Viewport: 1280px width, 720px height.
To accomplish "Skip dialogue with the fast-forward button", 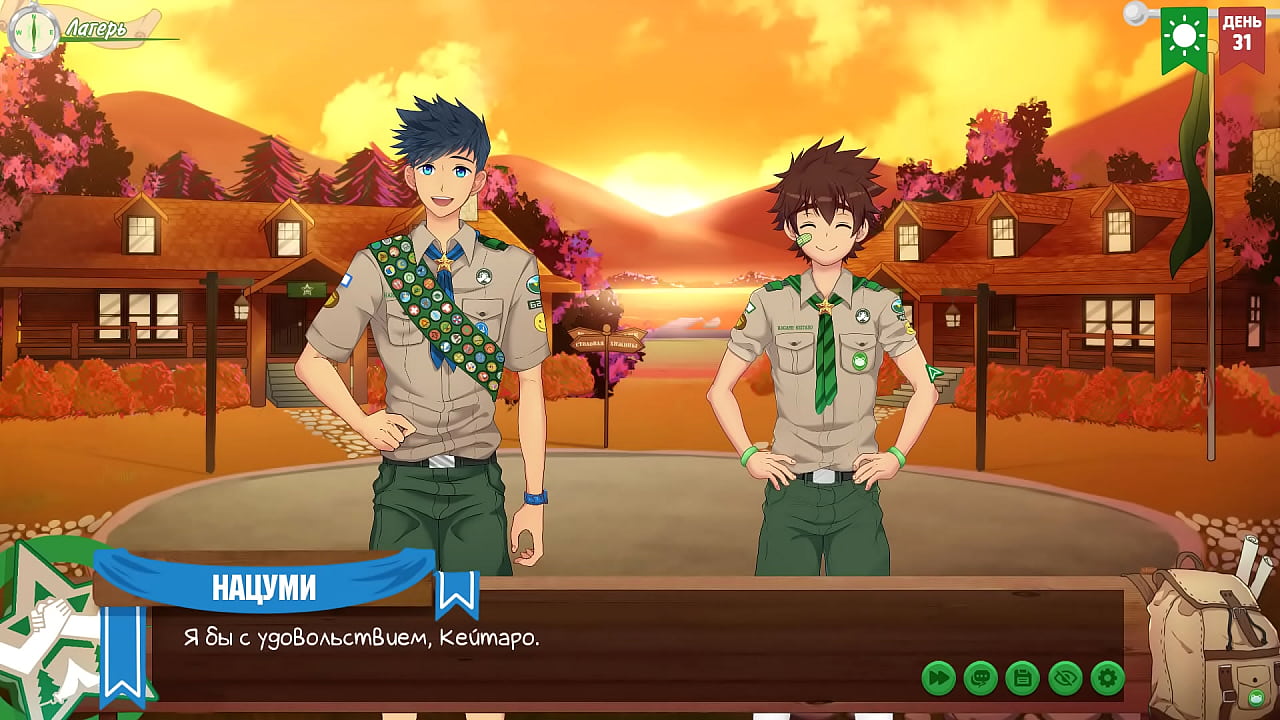I will click(938, 678).
